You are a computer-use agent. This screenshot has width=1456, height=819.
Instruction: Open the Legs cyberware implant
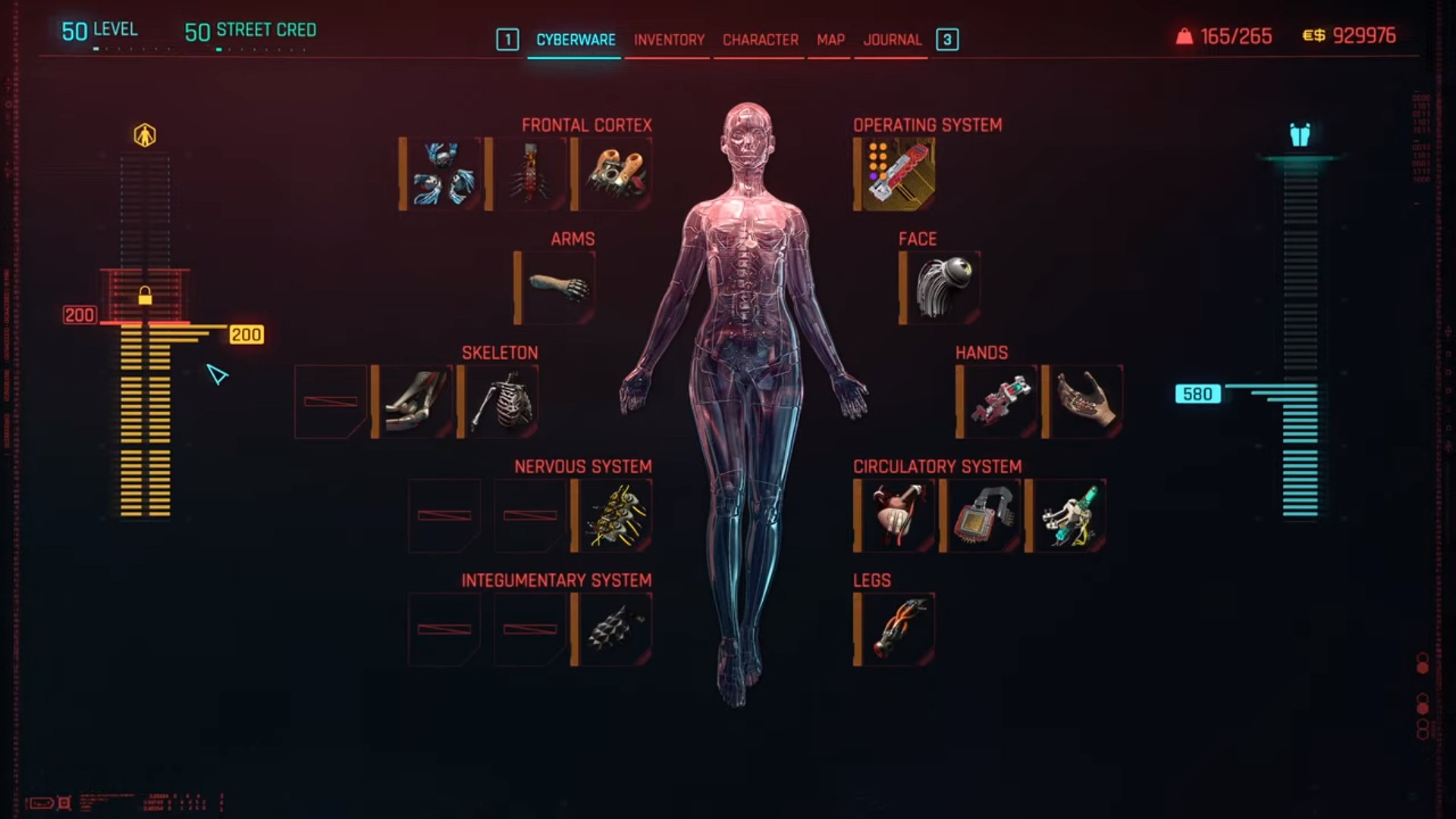(895, 628)
